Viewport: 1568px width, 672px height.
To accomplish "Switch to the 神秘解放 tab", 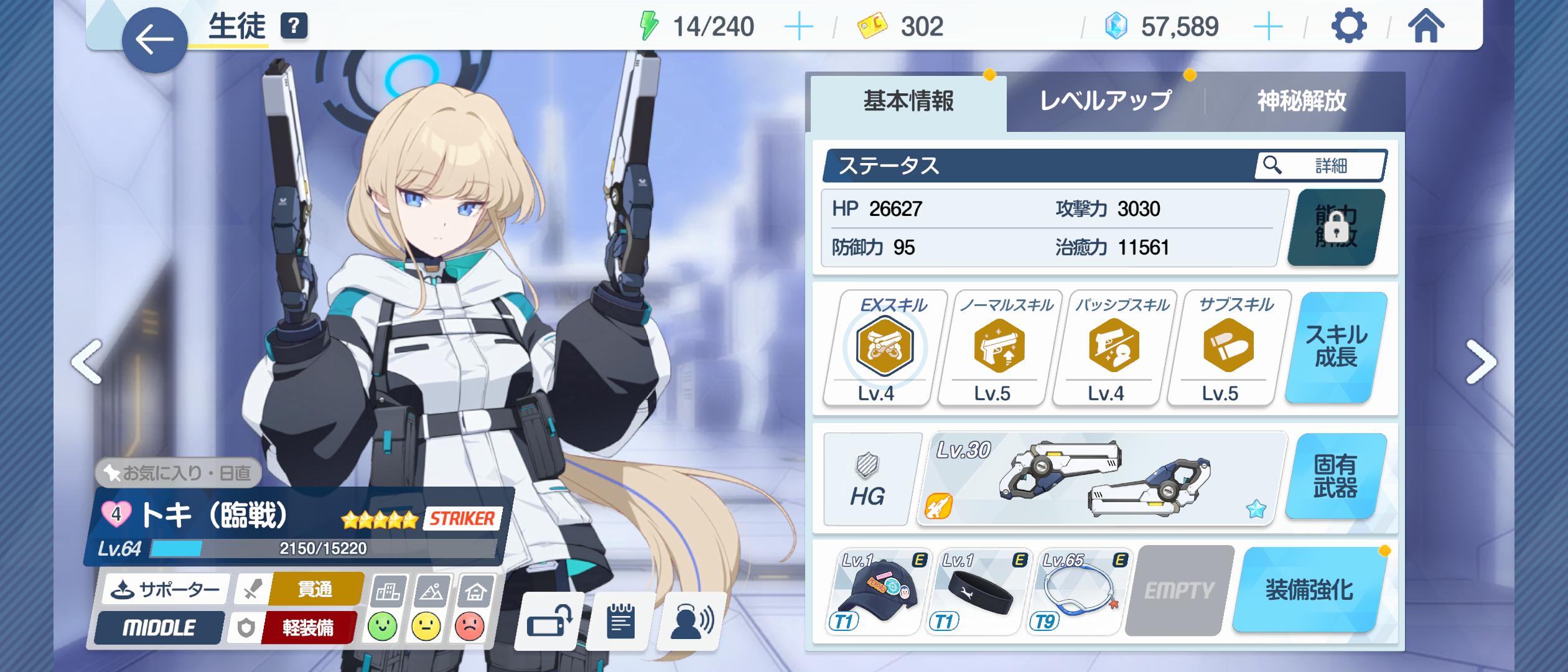I will [x=1301, y=101].
